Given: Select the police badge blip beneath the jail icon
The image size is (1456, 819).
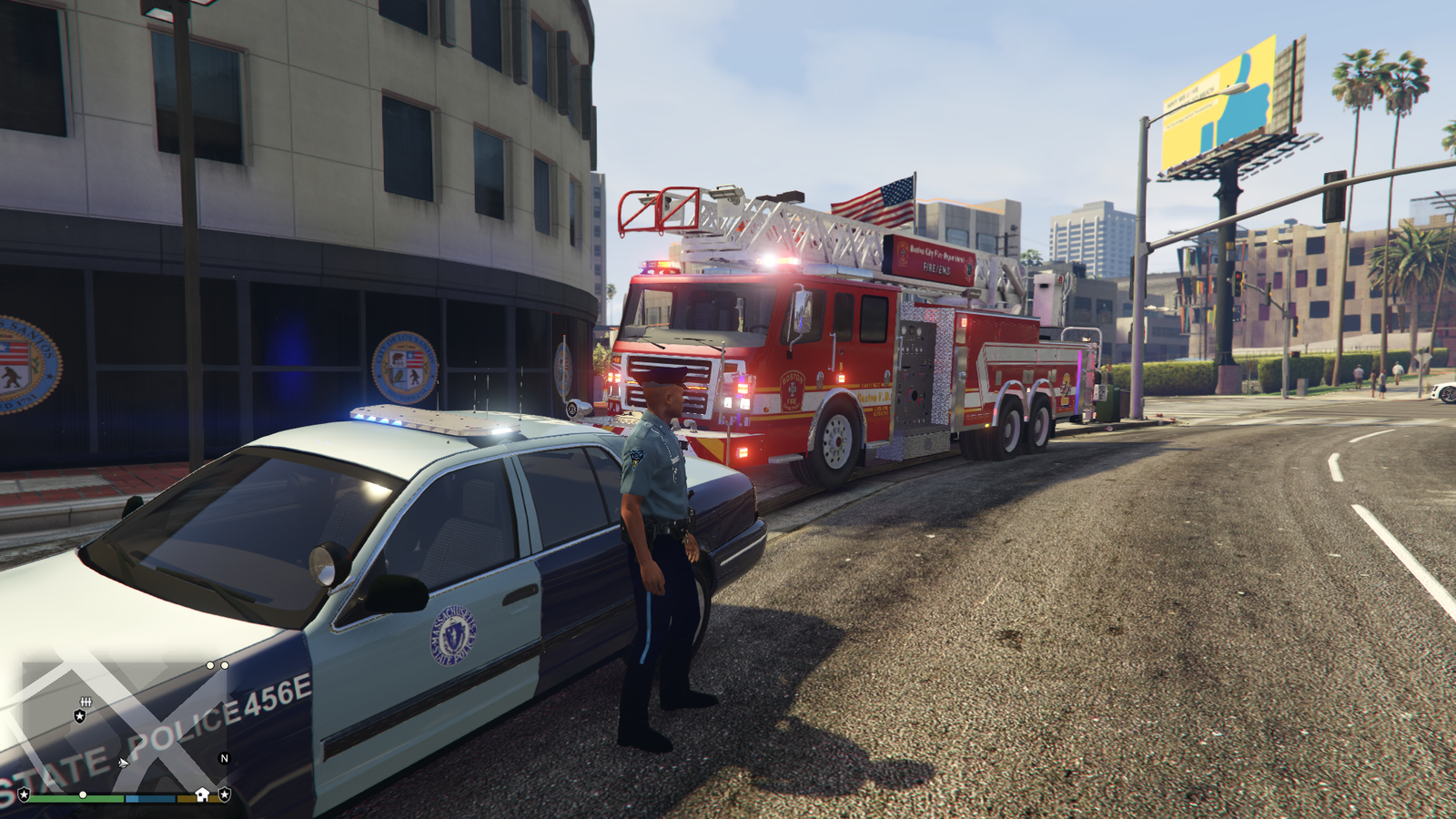Looking at the screenshot, I should 80,716.
